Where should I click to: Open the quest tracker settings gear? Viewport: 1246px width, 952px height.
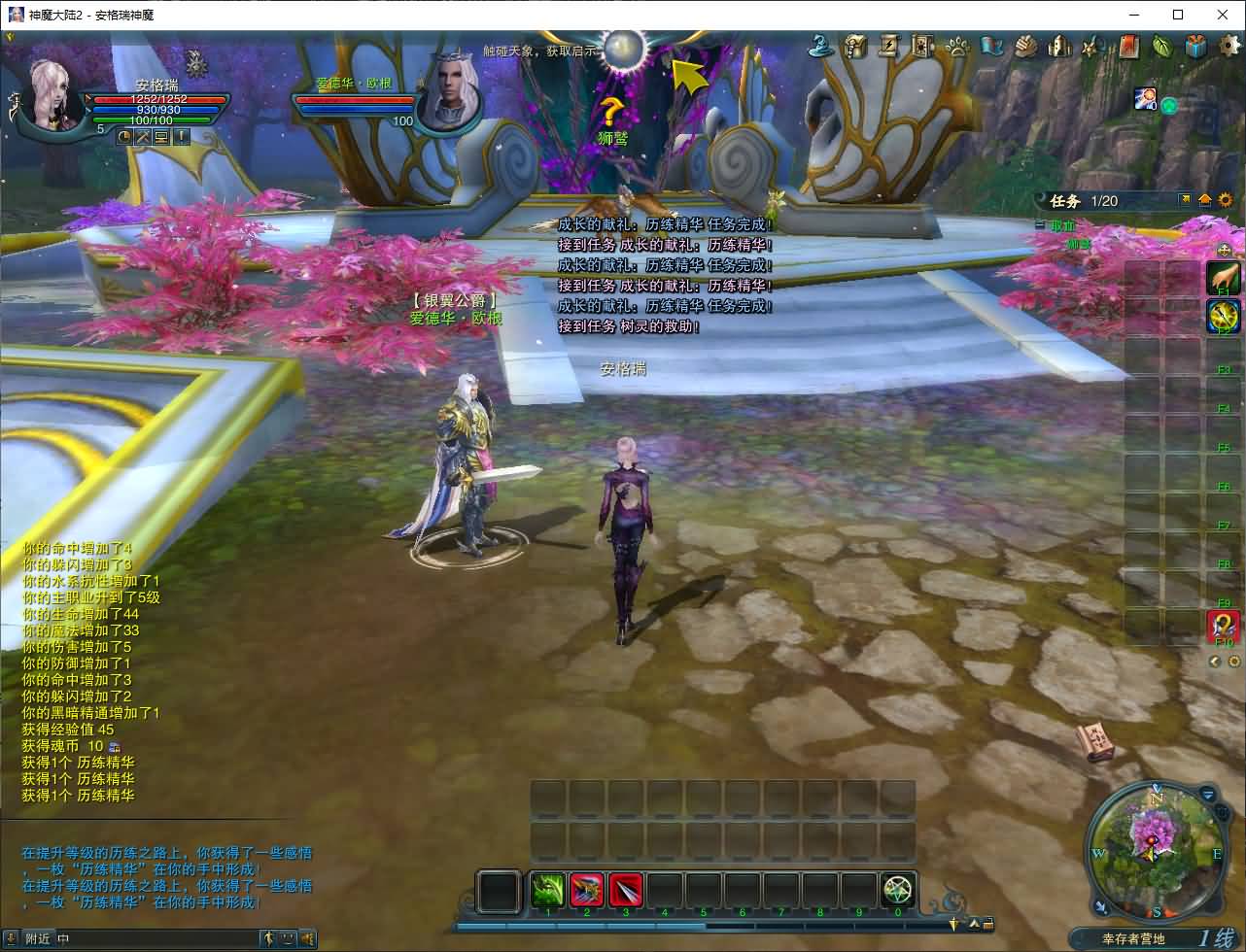[x=1225, y=200]
